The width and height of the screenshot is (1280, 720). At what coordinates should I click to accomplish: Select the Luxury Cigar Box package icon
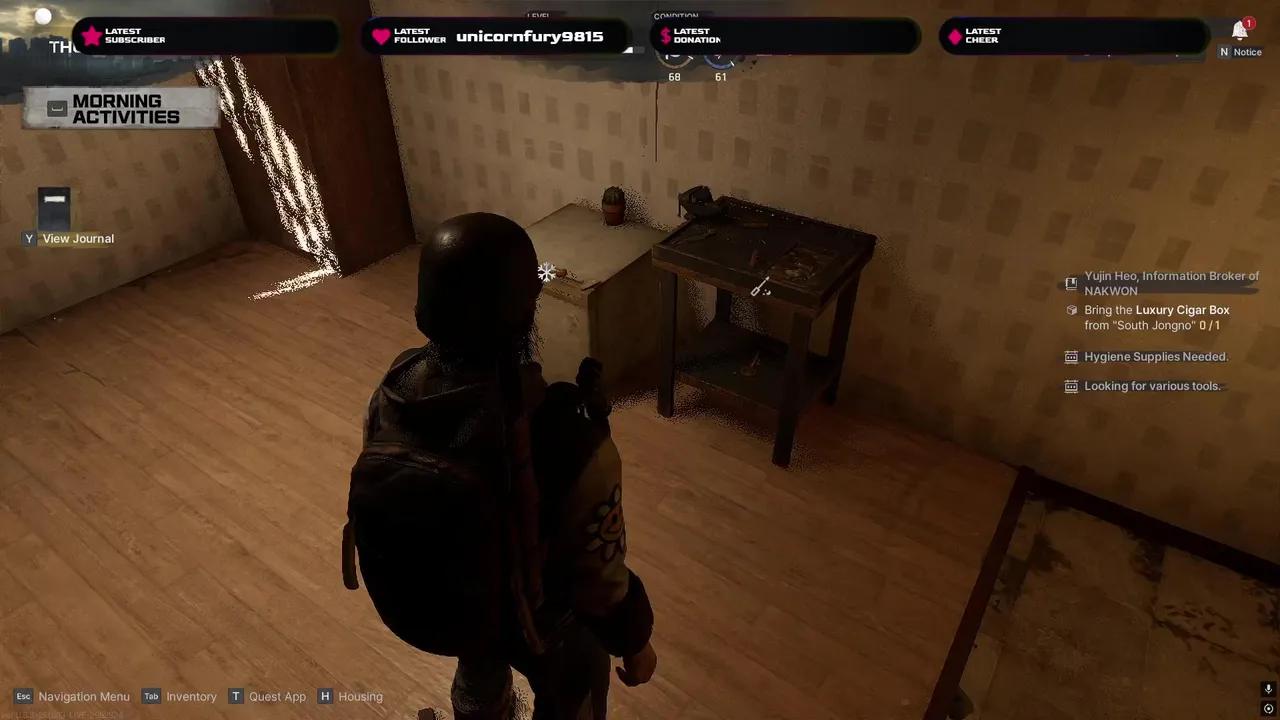click(1071, 311)
